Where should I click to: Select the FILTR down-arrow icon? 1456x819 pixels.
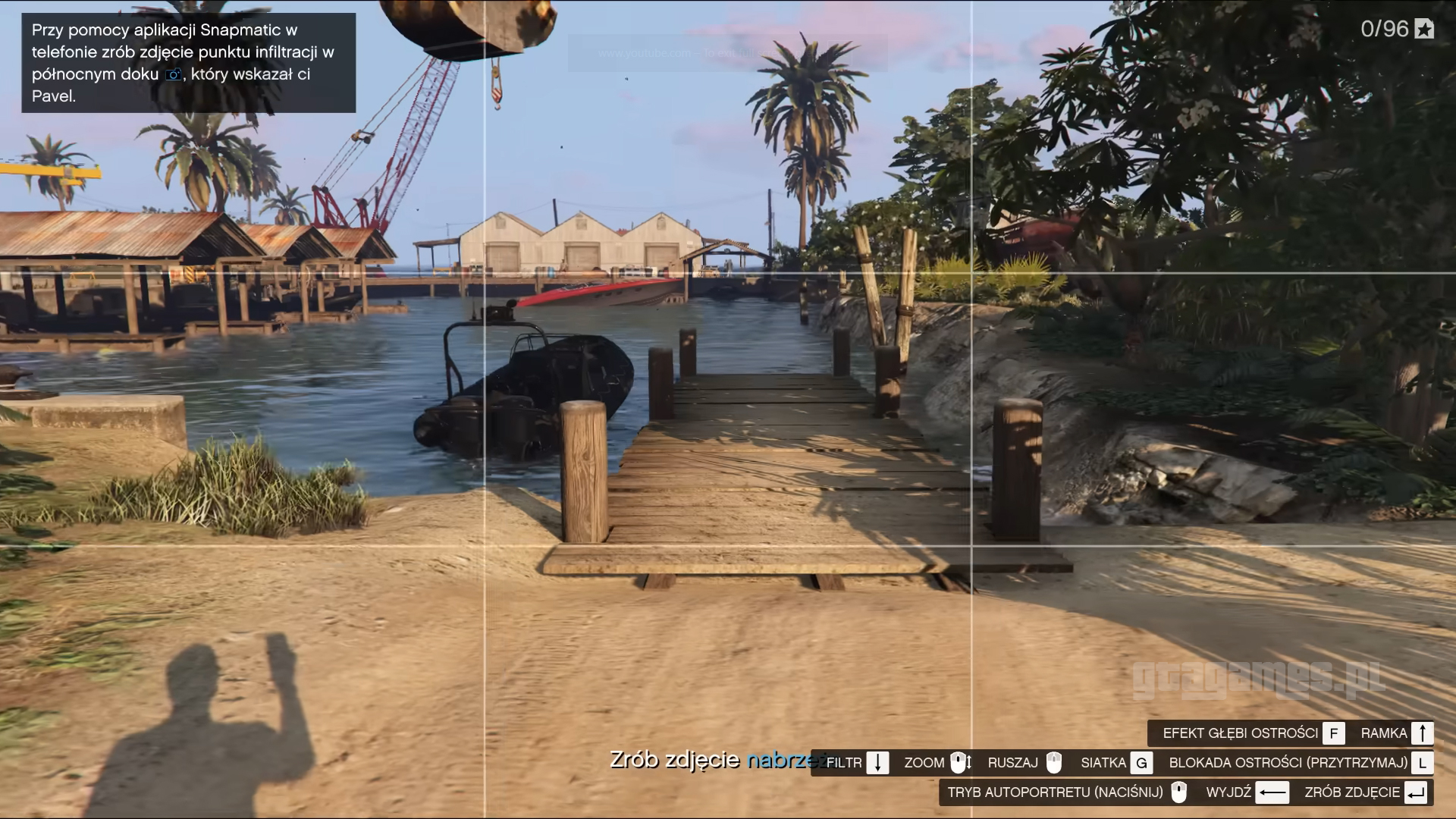pos(878,763)
